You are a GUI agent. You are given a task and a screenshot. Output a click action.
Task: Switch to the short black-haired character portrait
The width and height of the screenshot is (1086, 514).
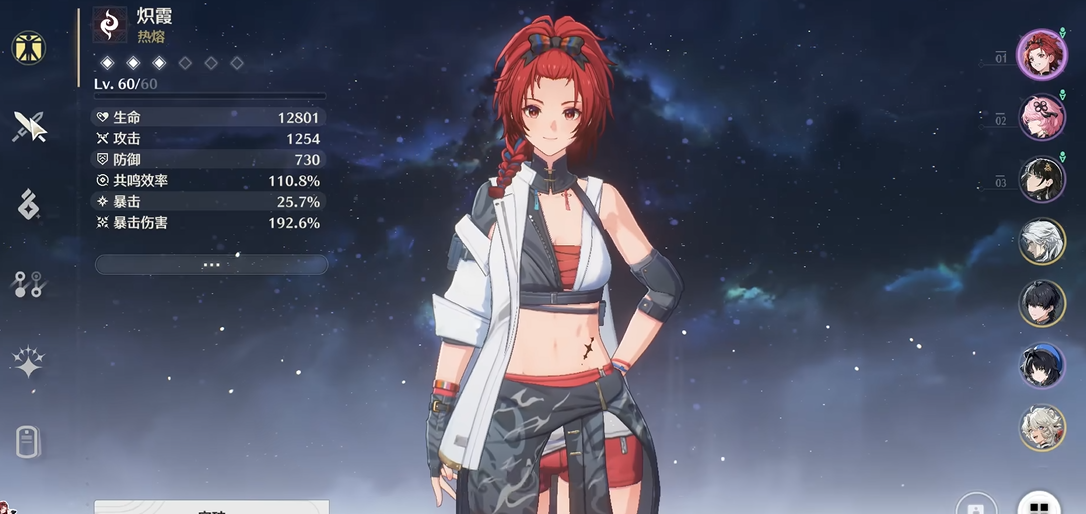(x=1042, y=303)
